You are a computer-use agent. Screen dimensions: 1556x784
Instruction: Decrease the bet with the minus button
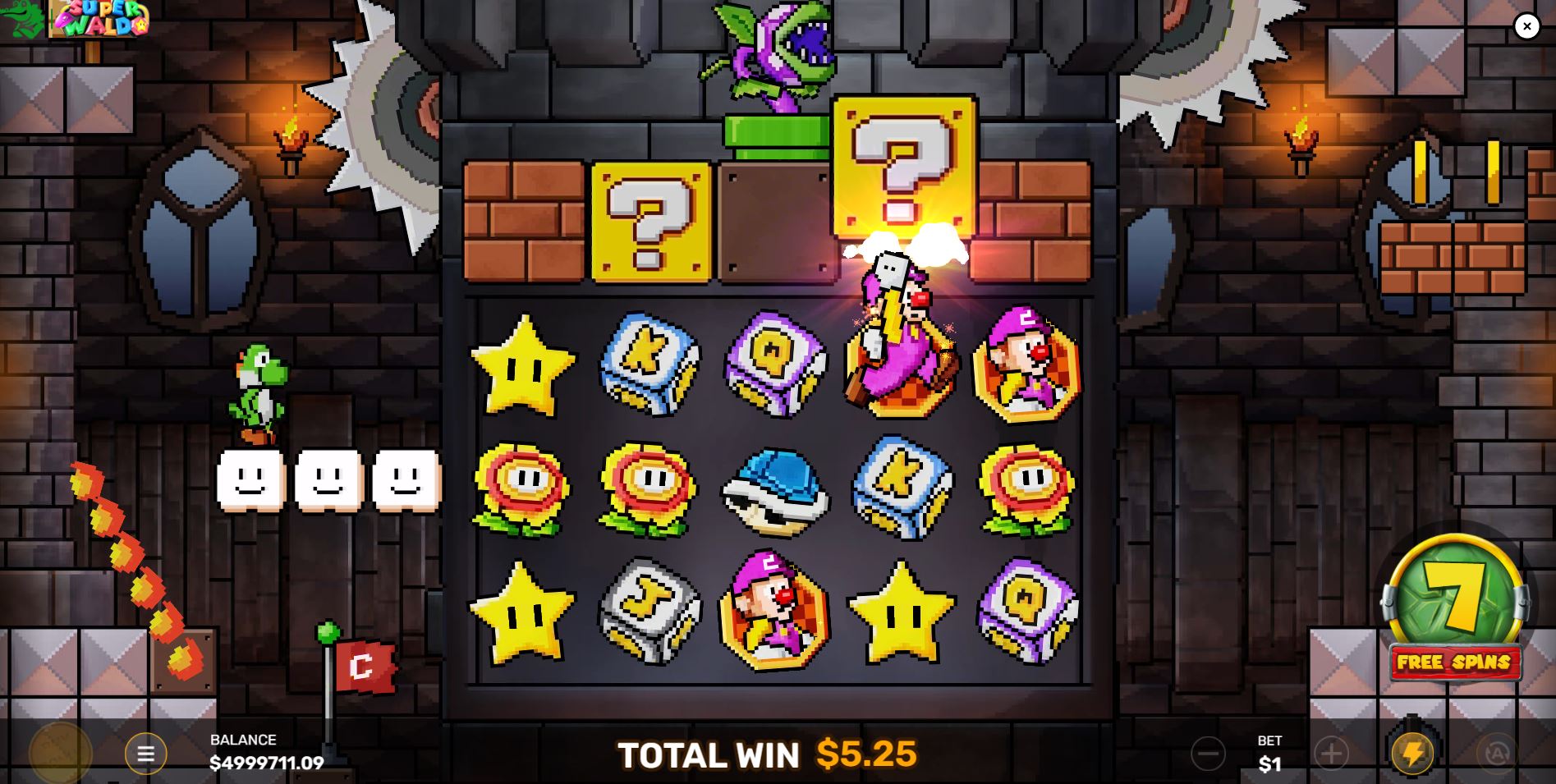coord(1207,753)
